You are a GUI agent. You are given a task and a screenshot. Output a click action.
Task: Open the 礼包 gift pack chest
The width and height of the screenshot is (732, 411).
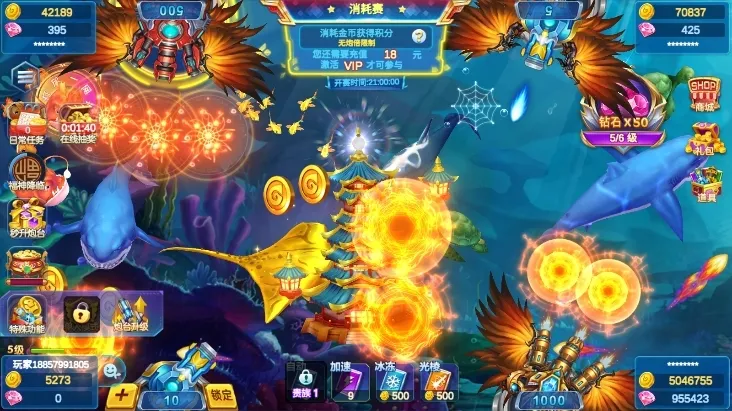705,138
